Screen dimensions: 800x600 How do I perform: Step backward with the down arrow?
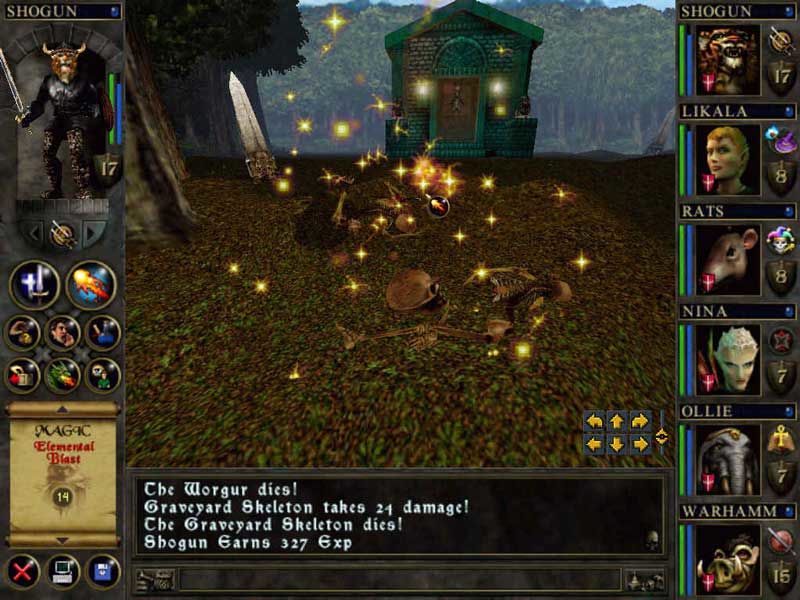[x=617, y=443]
